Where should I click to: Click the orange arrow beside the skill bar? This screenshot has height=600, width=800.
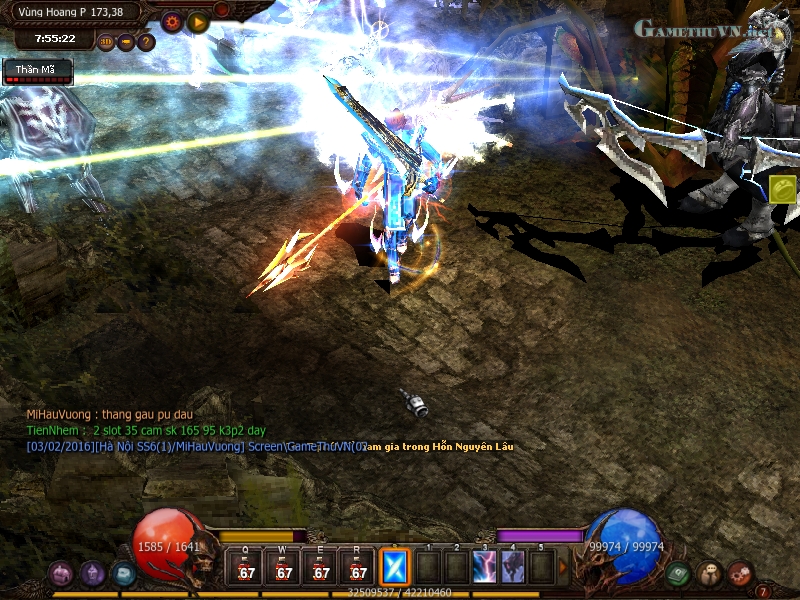pos(563,568)
